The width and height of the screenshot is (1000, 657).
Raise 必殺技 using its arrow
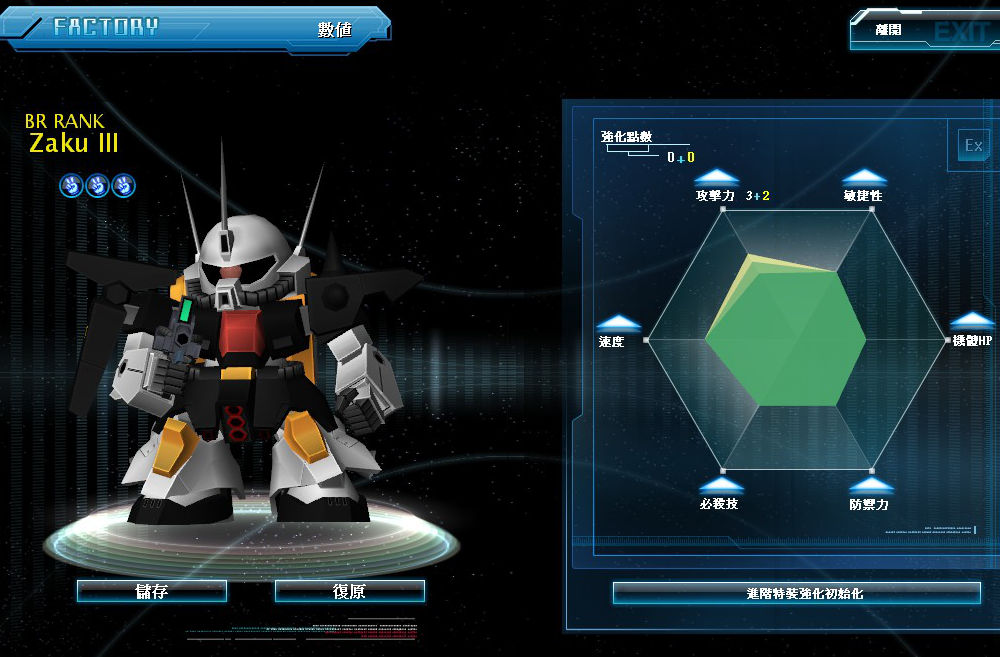tap(719, 484)
